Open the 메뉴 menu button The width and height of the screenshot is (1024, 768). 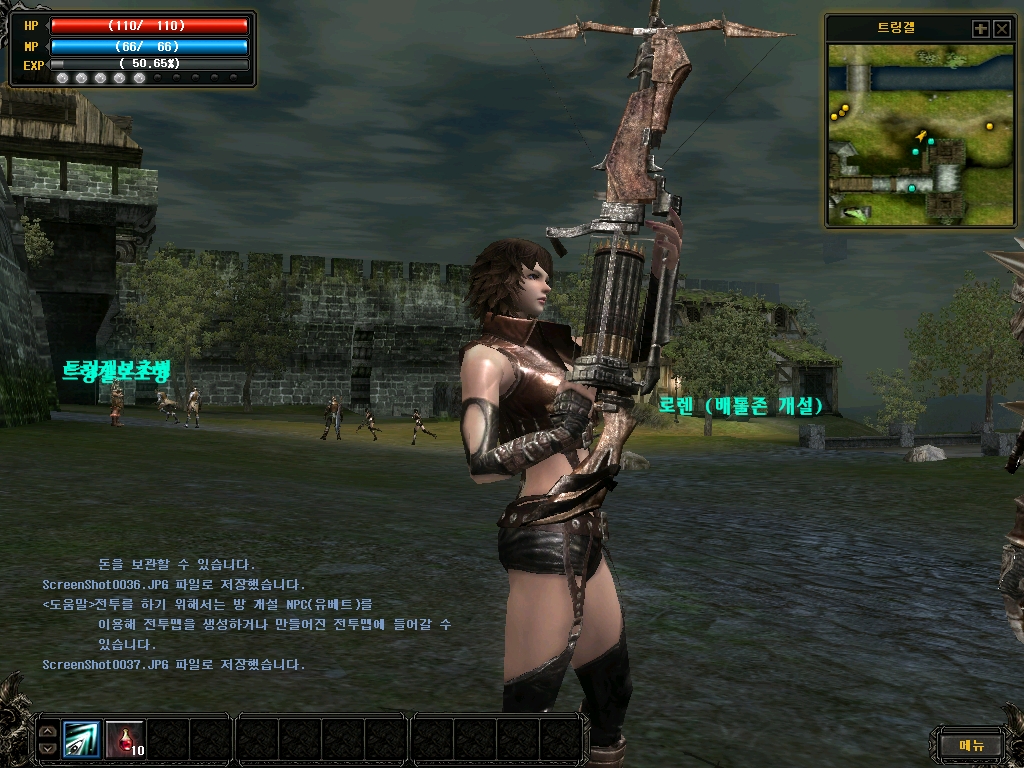click(x=971, y=744)
